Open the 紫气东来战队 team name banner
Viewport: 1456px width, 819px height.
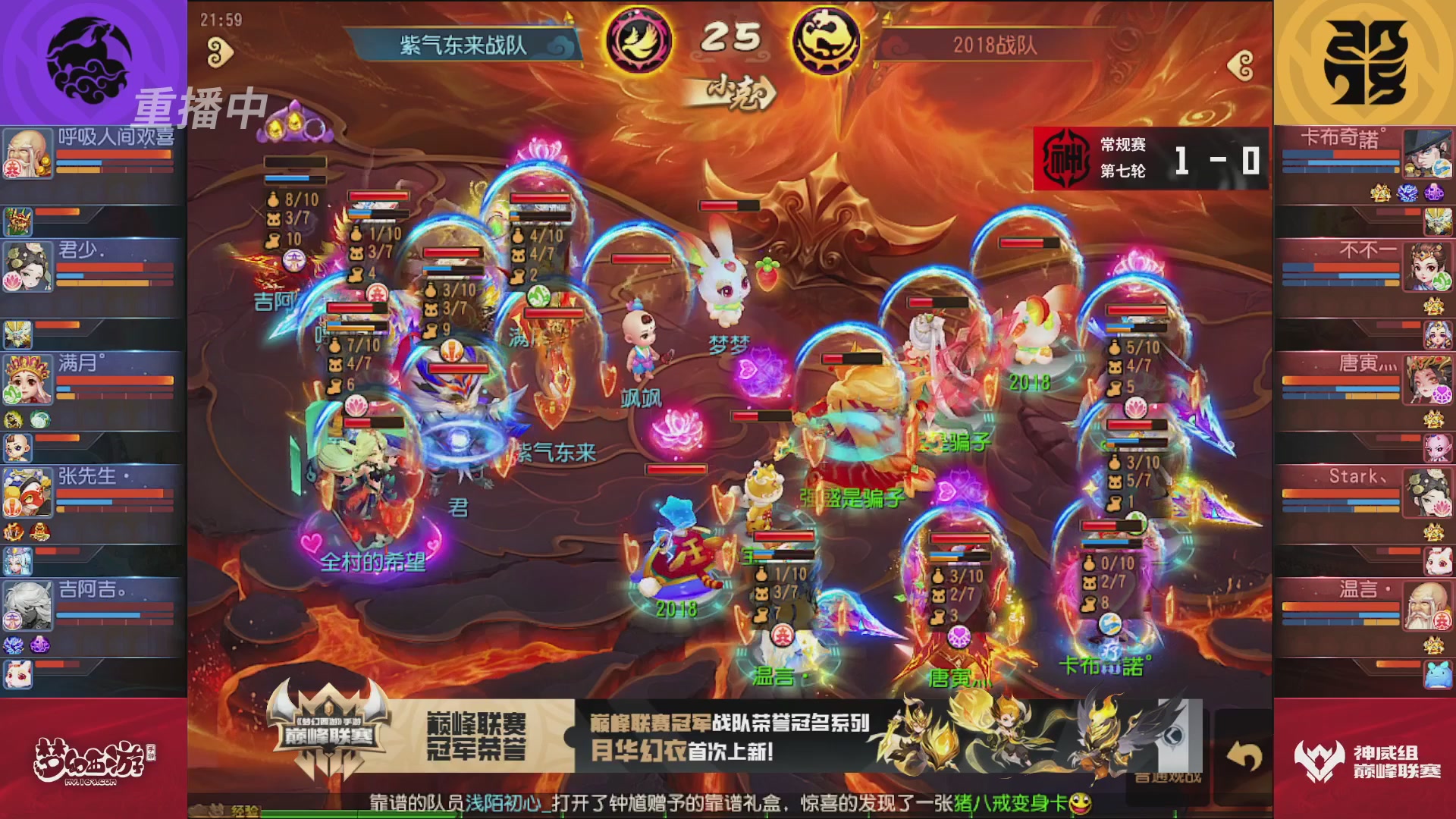click(464, 44)
